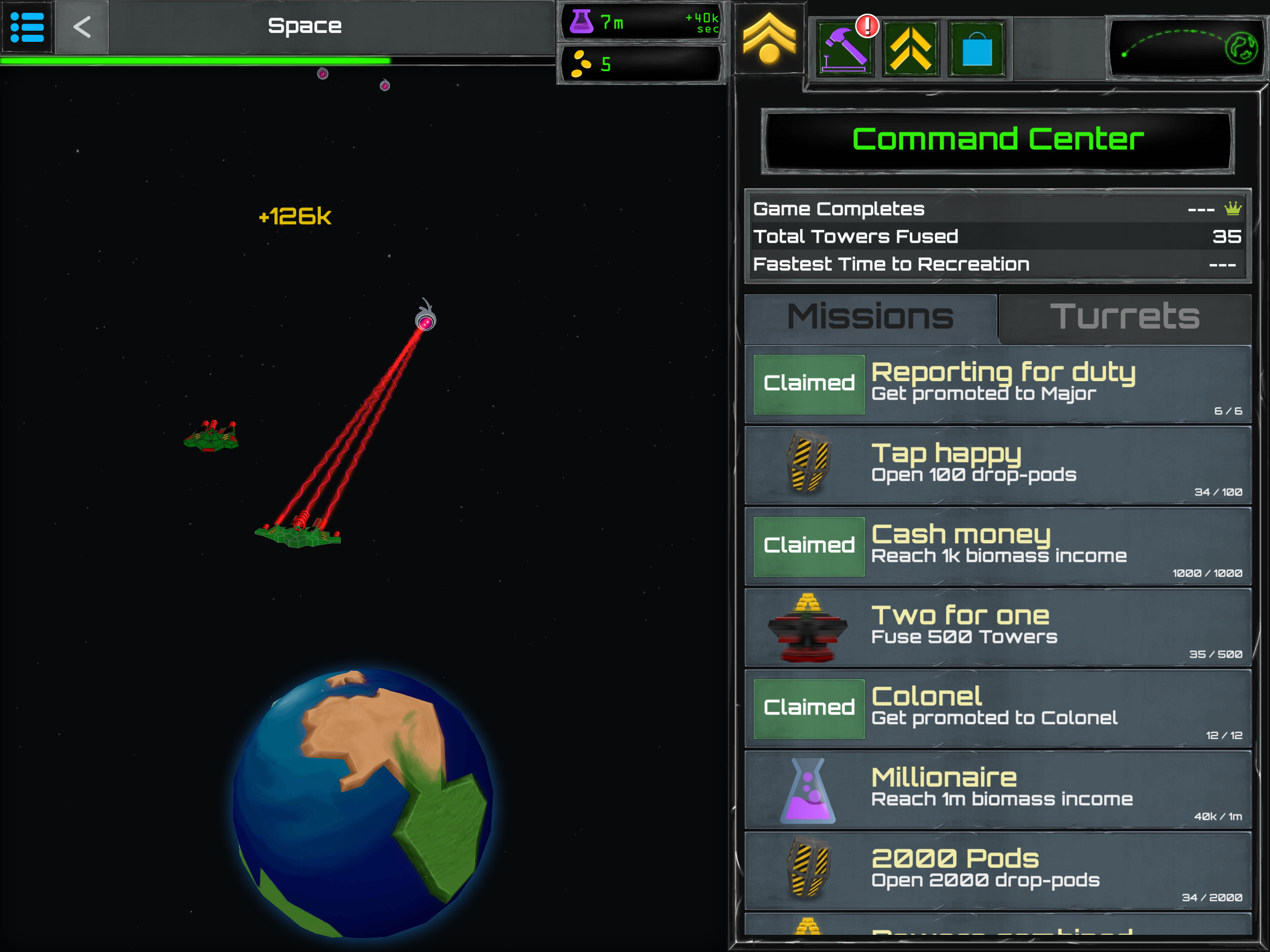Click the Claimed button on Colonel mission
Viewport: 1270px width, 952px height.
808,708
